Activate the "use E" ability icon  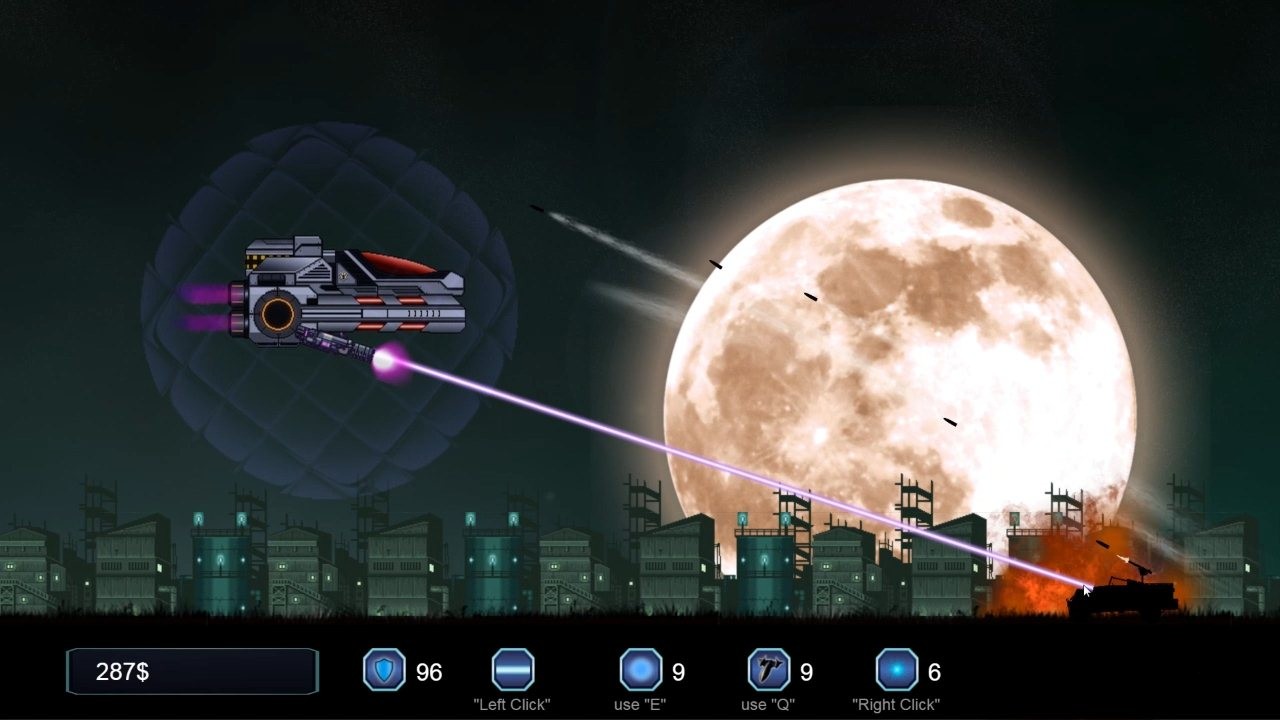(x=639, y=671)
